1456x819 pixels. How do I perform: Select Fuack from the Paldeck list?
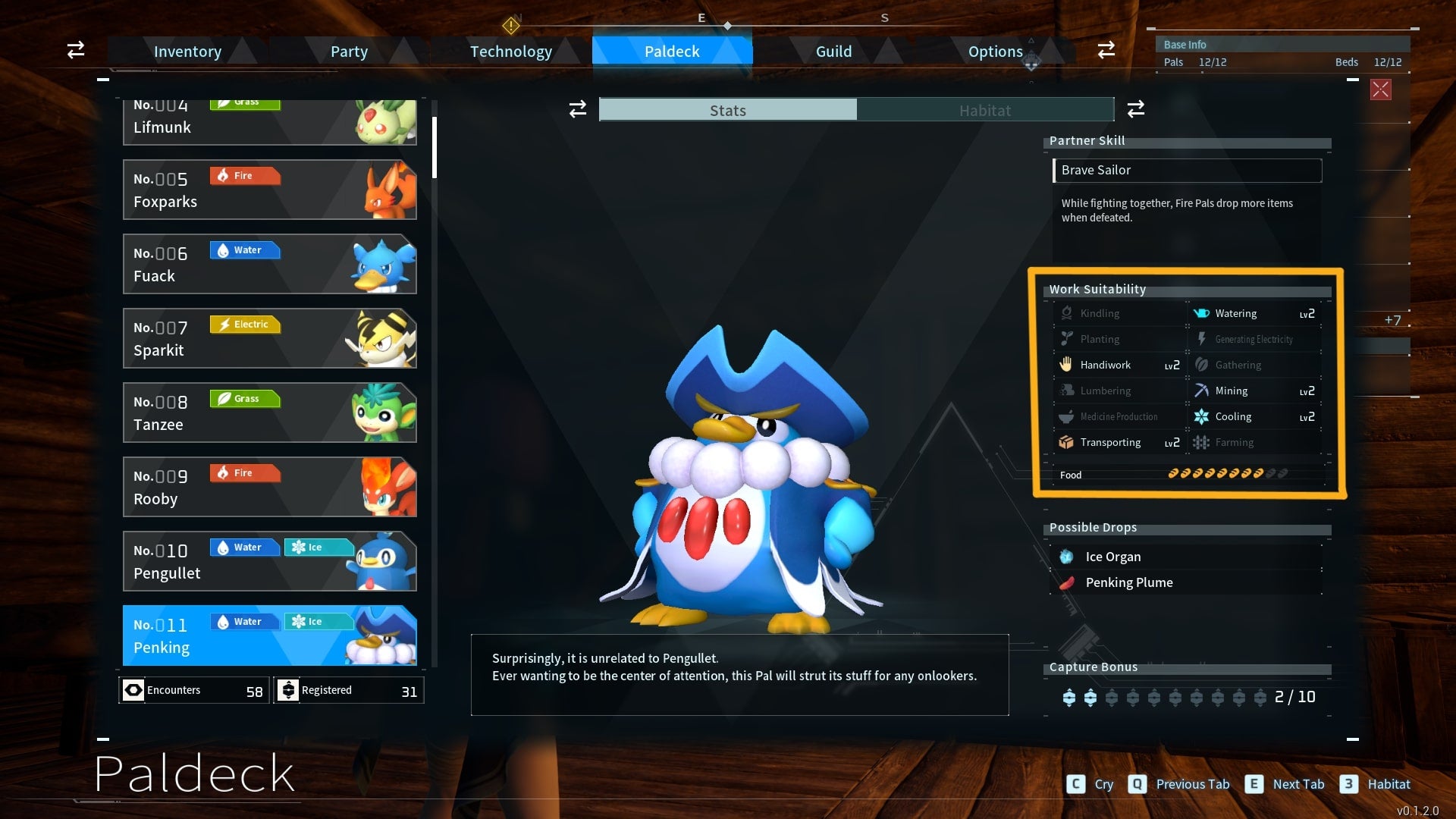click(269, 264)
